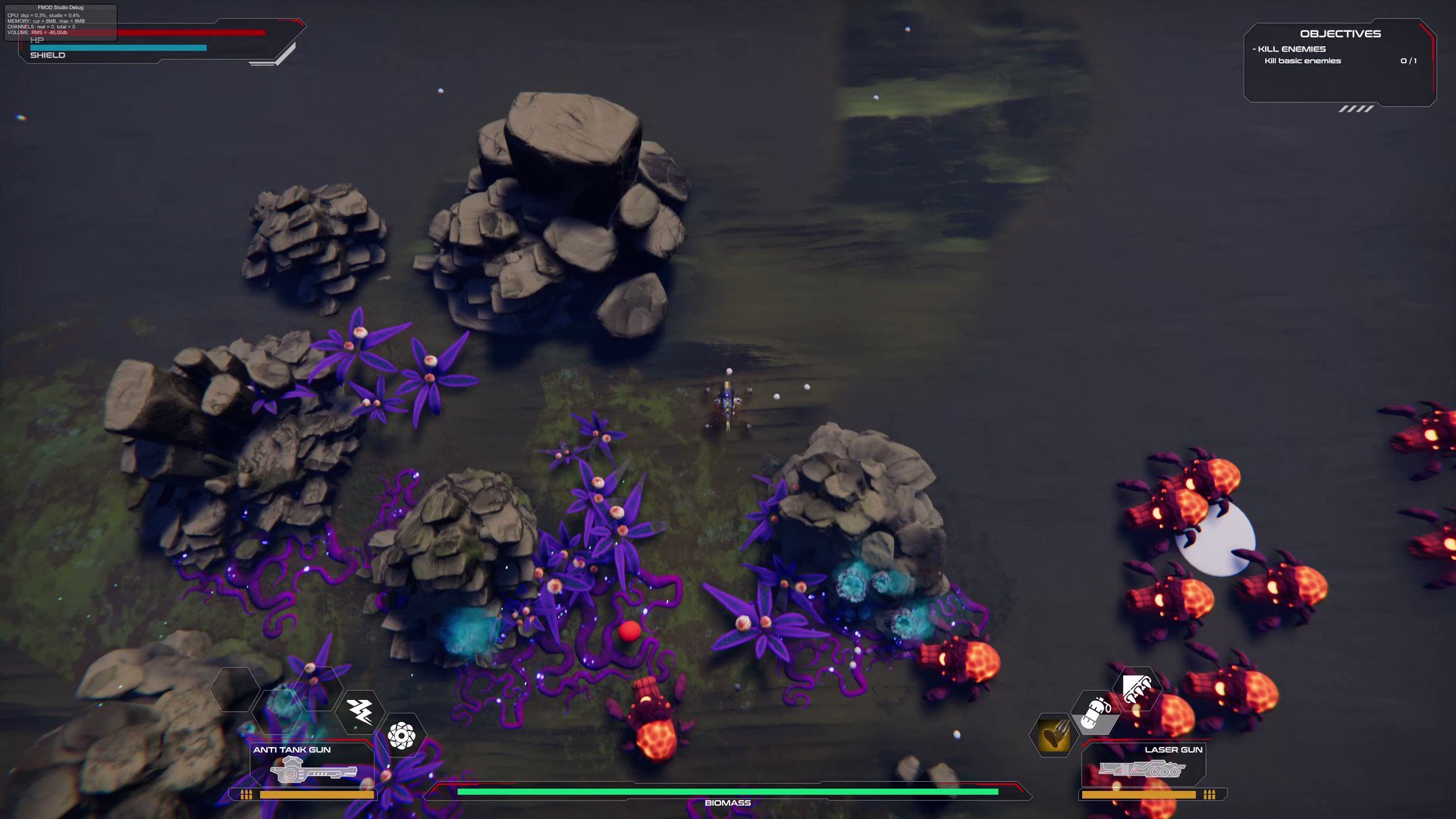Click the OBJECTIVES header

1341,33
